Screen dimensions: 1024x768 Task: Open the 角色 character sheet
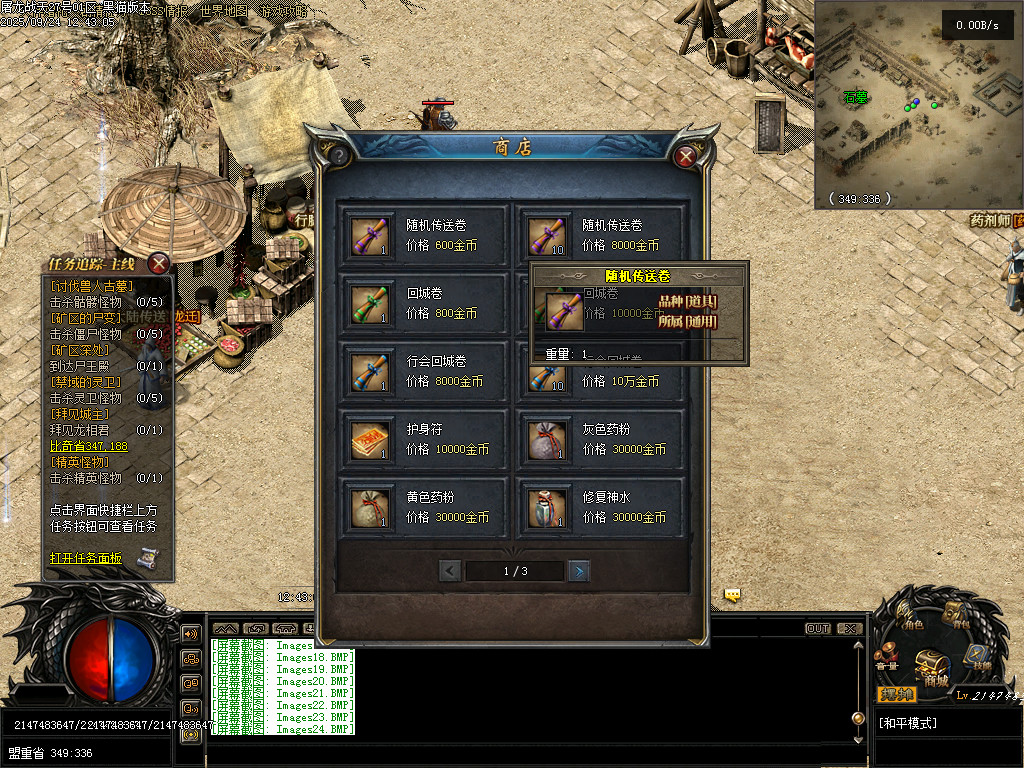(910, 618)
